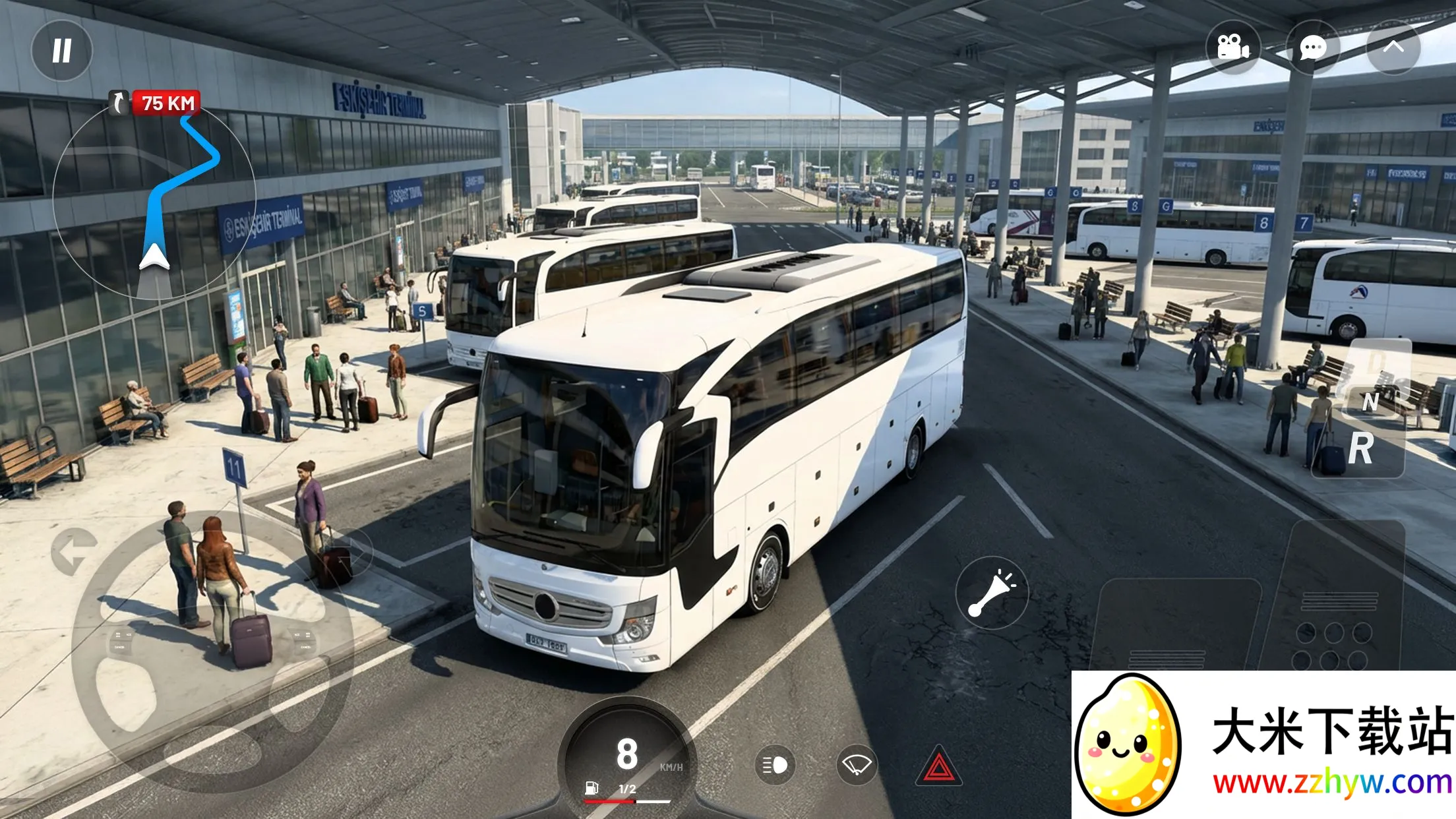Viewport: 1456px width, 819px height.
Task: Open the passenger chat messages
Action: coord(1314,47)
